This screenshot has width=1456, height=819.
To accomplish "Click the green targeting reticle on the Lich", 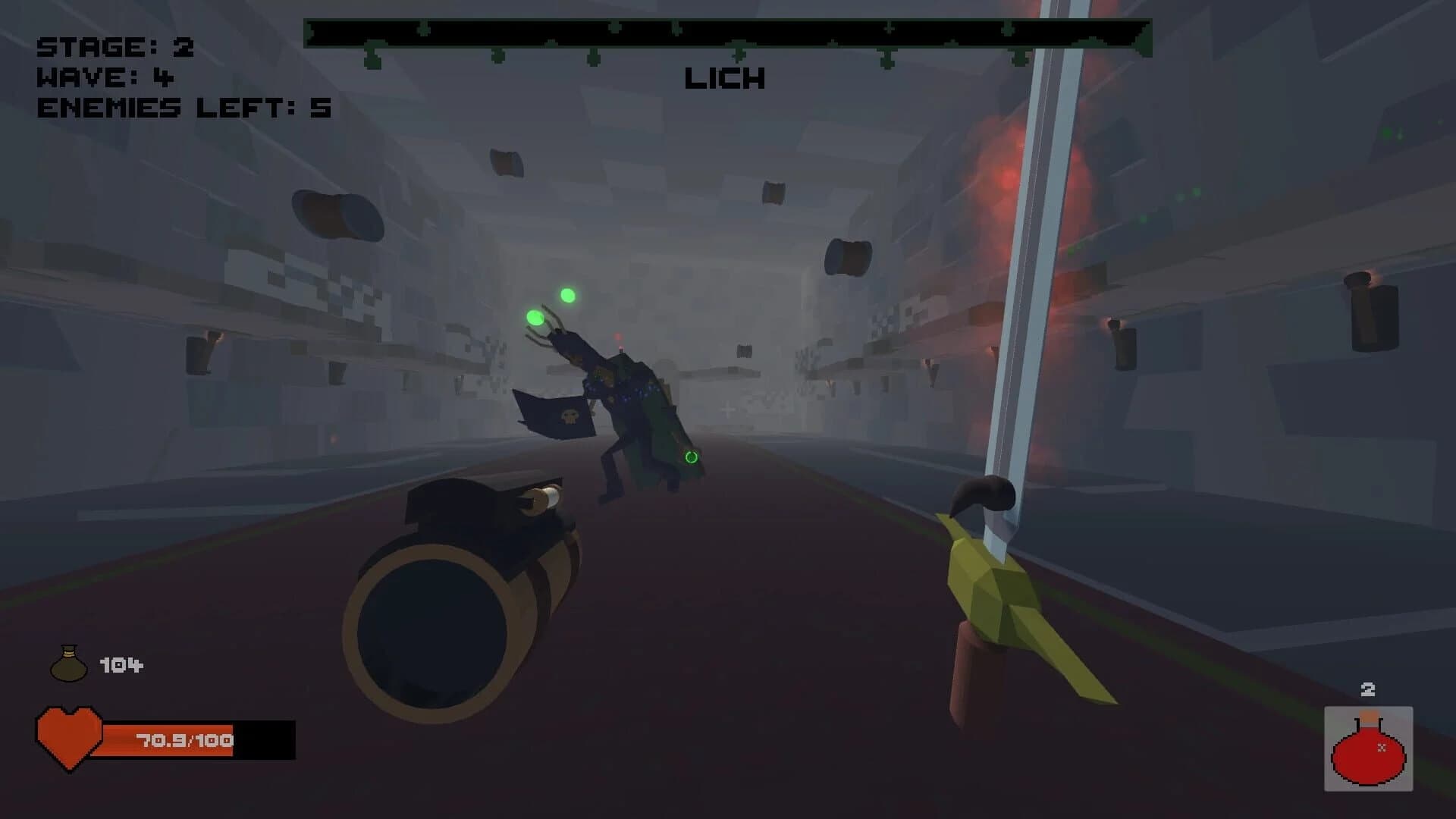I will (691, 457).
